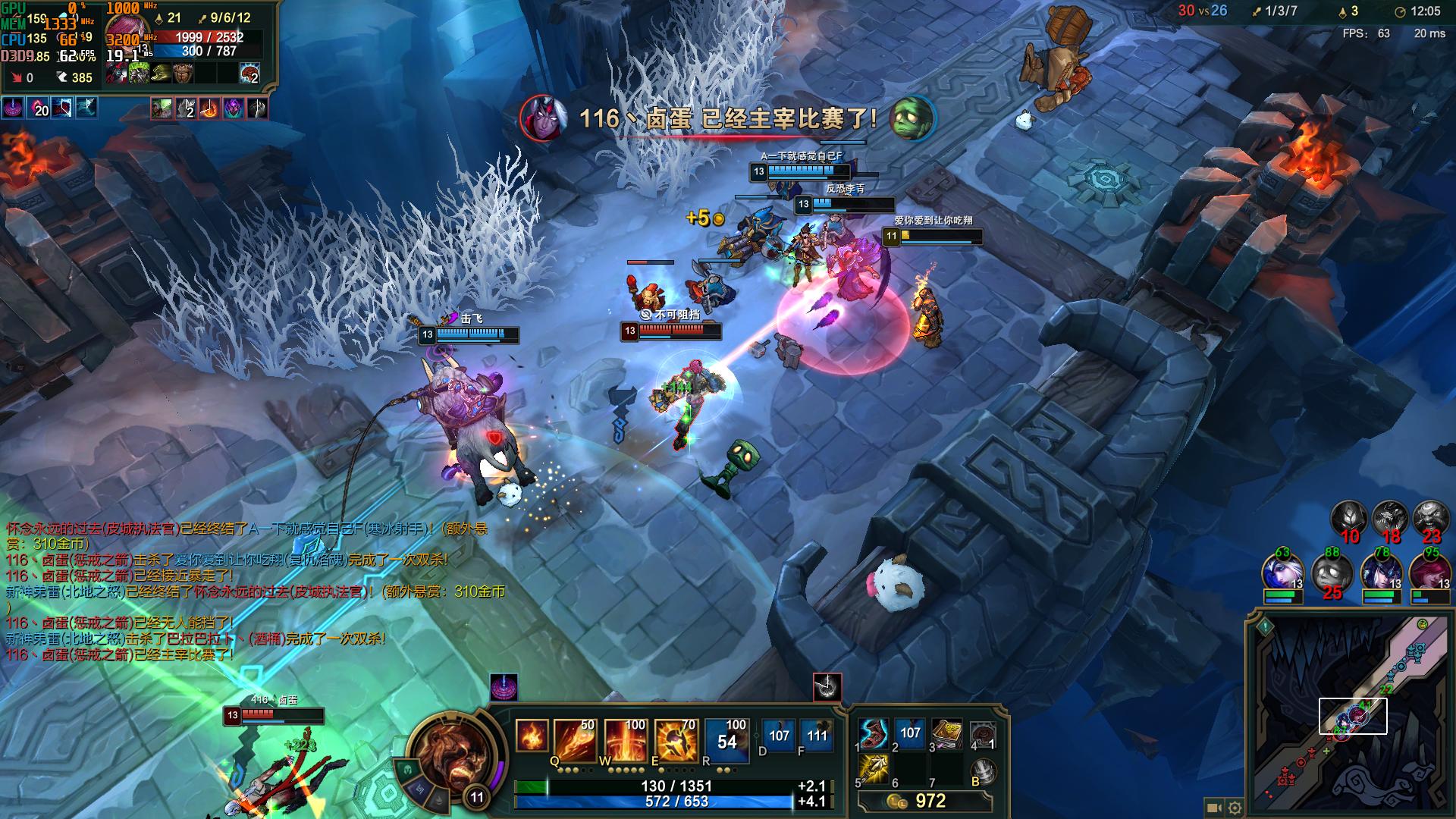
Task: Select the red-haired ally portrait
Action: coord(1429,574)
